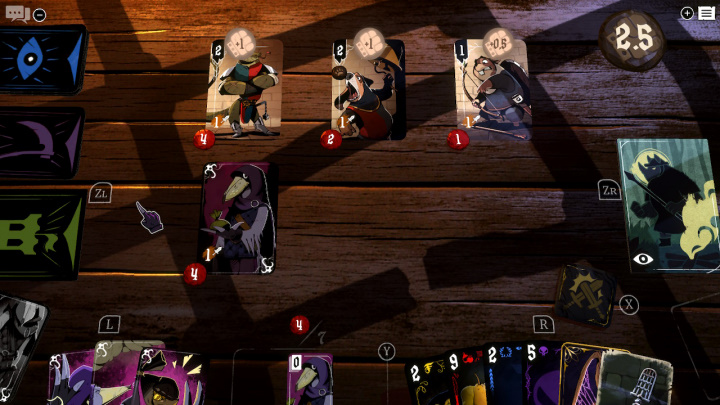This screenshot has height=405, width=720.
Task: Pick the bespectacled archer enemy card
Action: pos(493,90)
